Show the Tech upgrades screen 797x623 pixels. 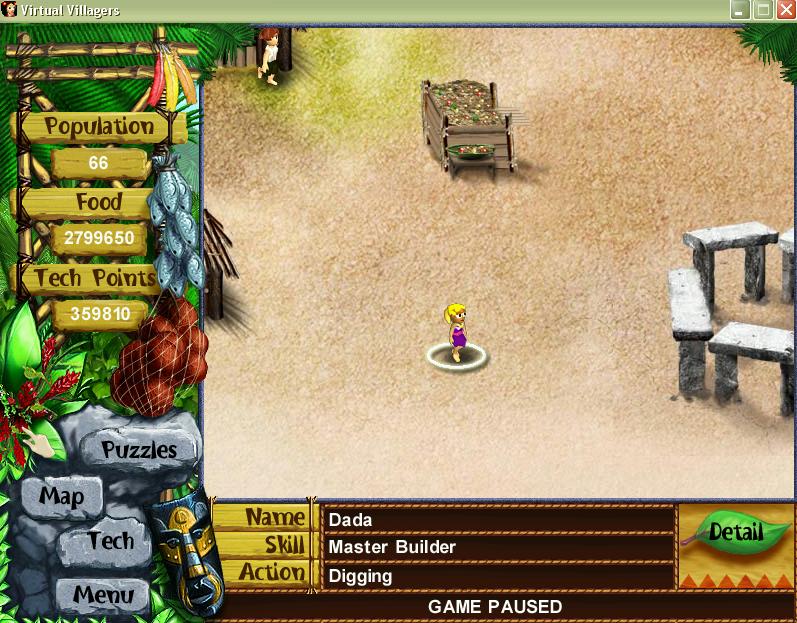(x=109, y=542)
